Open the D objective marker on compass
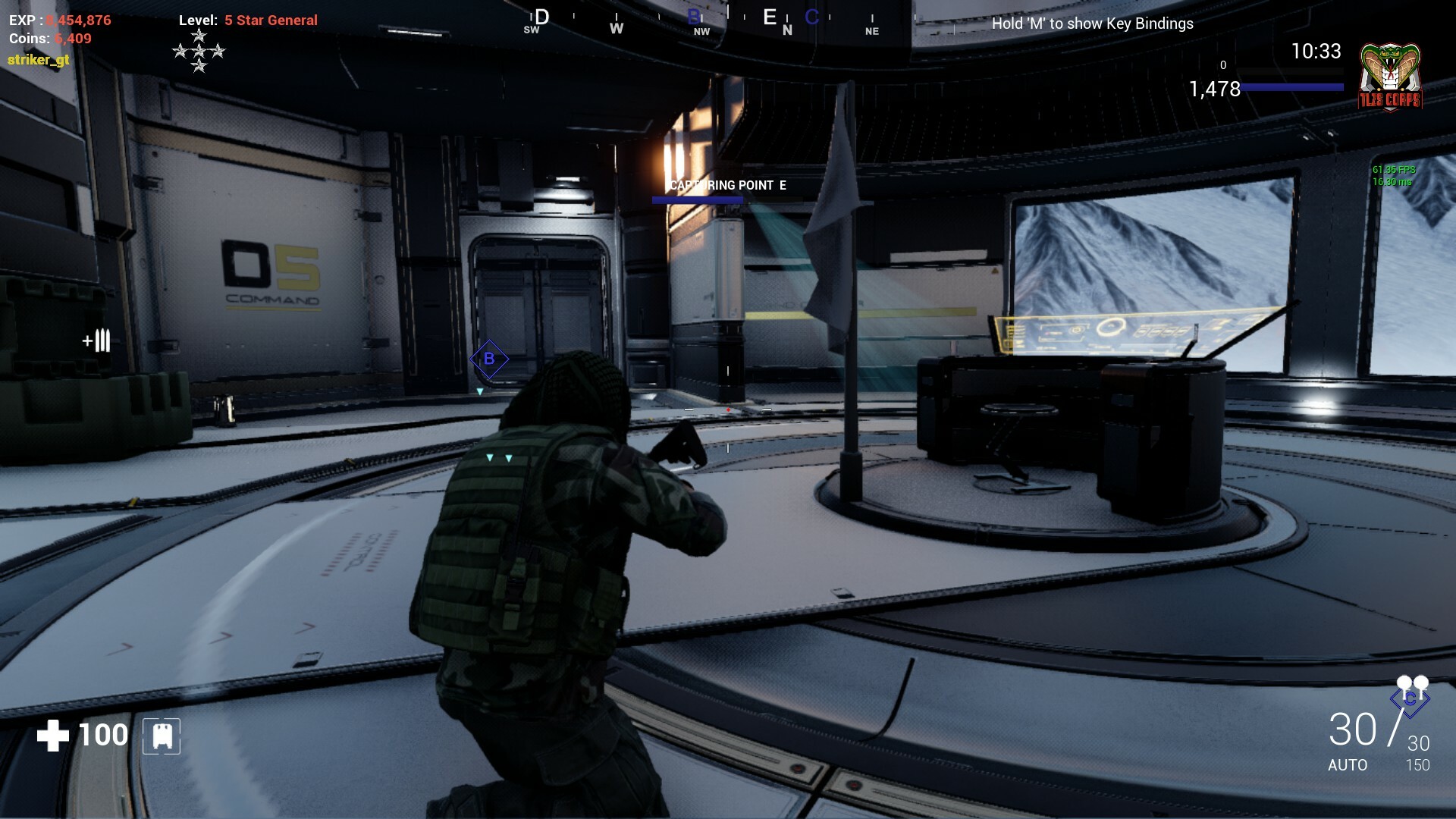Image resolution: width=1456 pixels, height=819 pixels. coord(540,17)
